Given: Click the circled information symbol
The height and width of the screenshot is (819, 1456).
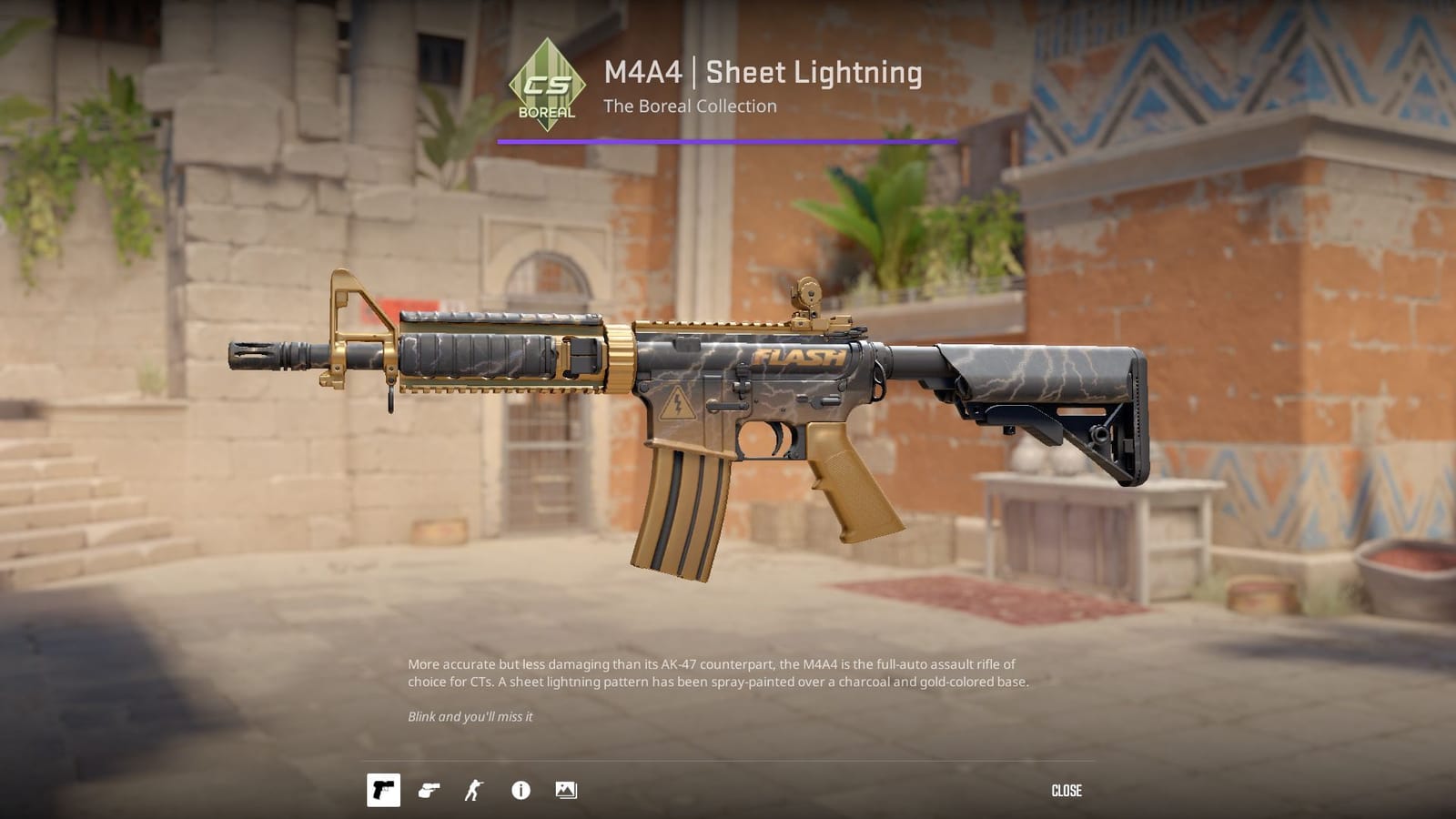Looking at the screenshot, I should [x=519, y=791].
